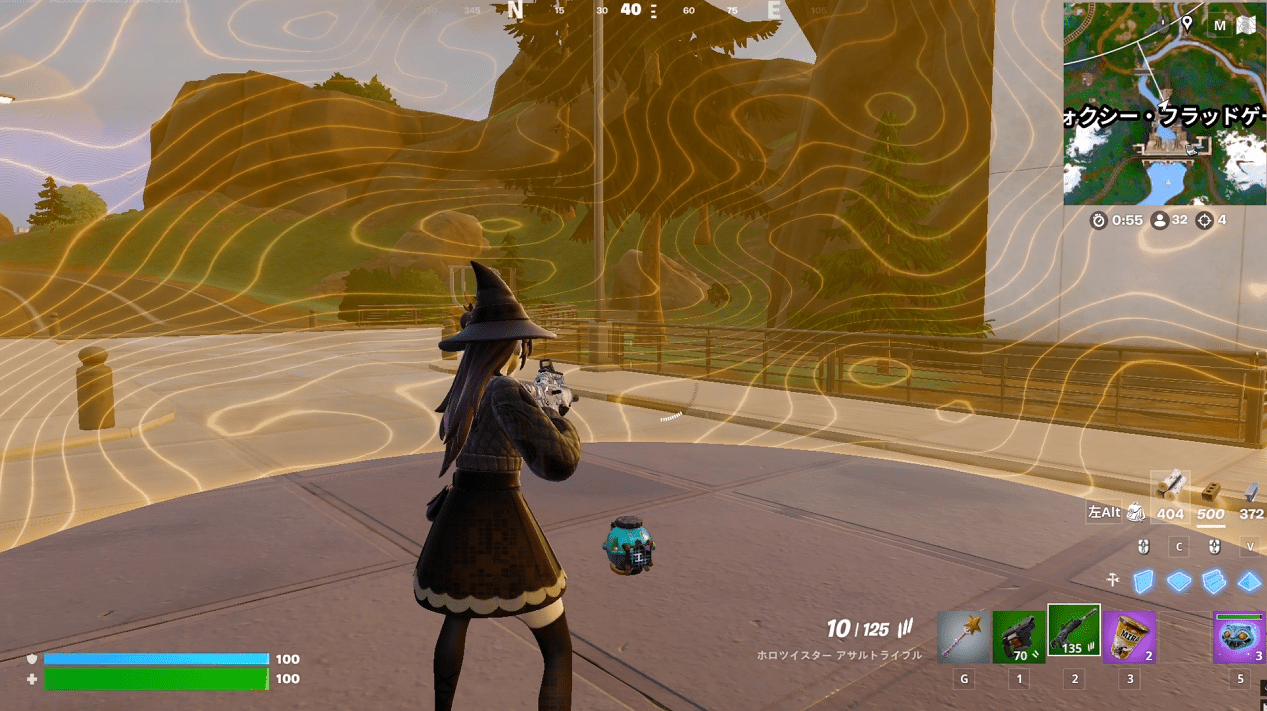This screenshot has height=711, width=1267.
Task: Select the floor building piece
Action: 1179,581
